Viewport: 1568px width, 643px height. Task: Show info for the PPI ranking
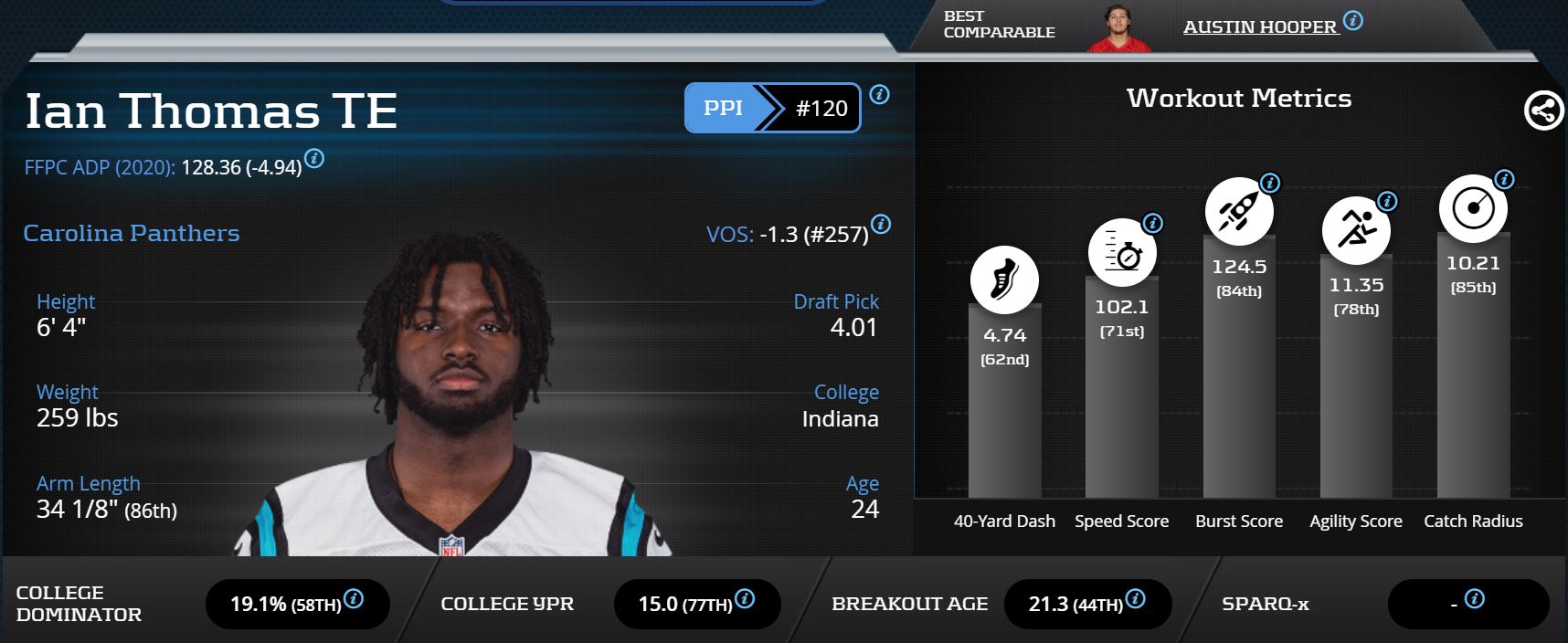(x=880, y=94)
